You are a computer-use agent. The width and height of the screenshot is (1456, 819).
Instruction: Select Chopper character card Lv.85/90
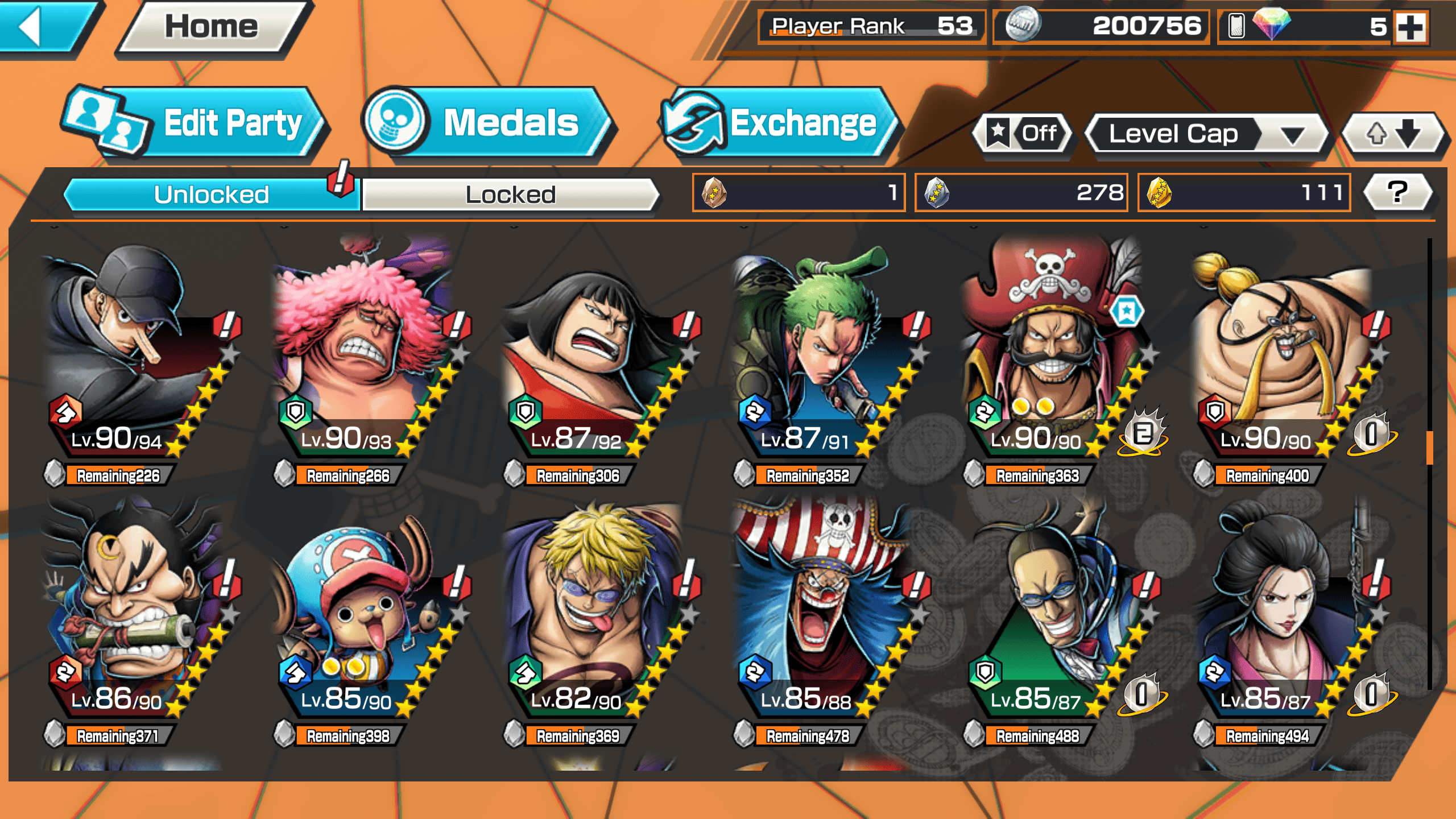click(364, 614)
